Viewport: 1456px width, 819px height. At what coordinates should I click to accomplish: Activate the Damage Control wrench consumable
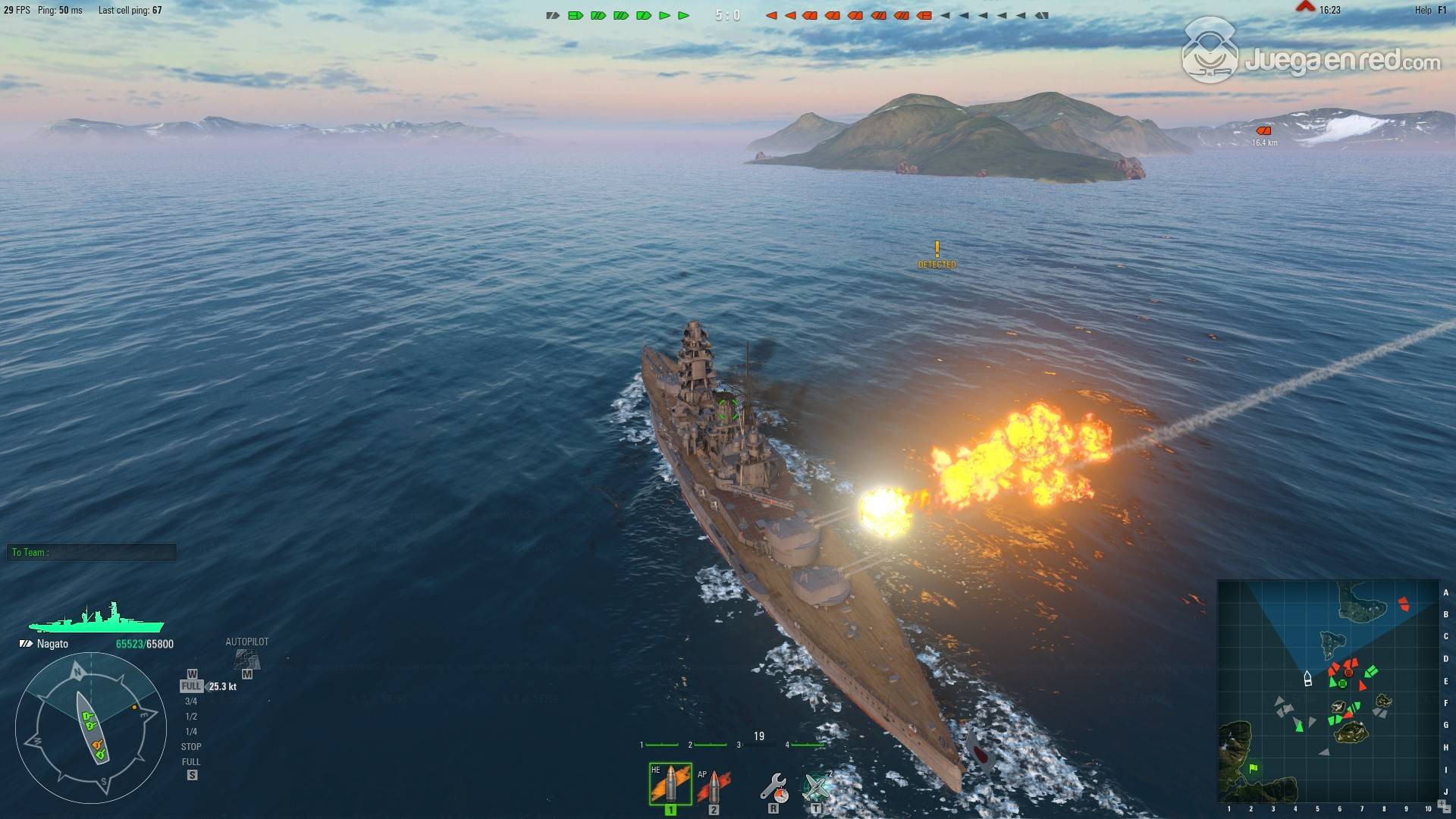[x=773, y=788]
